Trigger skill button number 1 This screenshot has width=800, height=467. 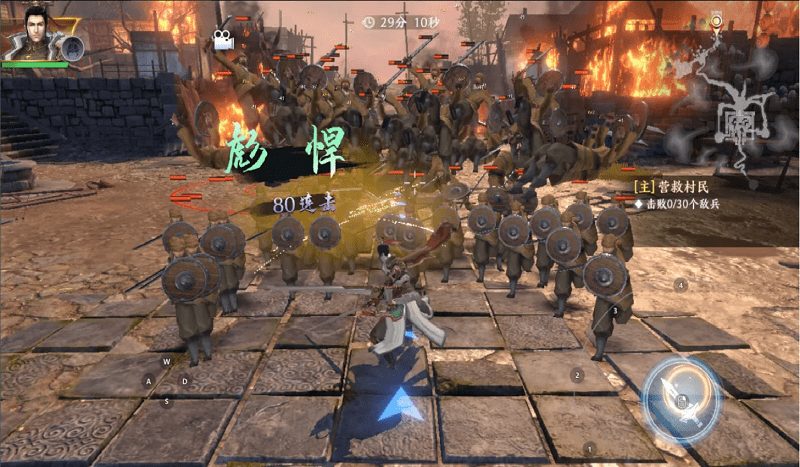[x=589, y=447]
